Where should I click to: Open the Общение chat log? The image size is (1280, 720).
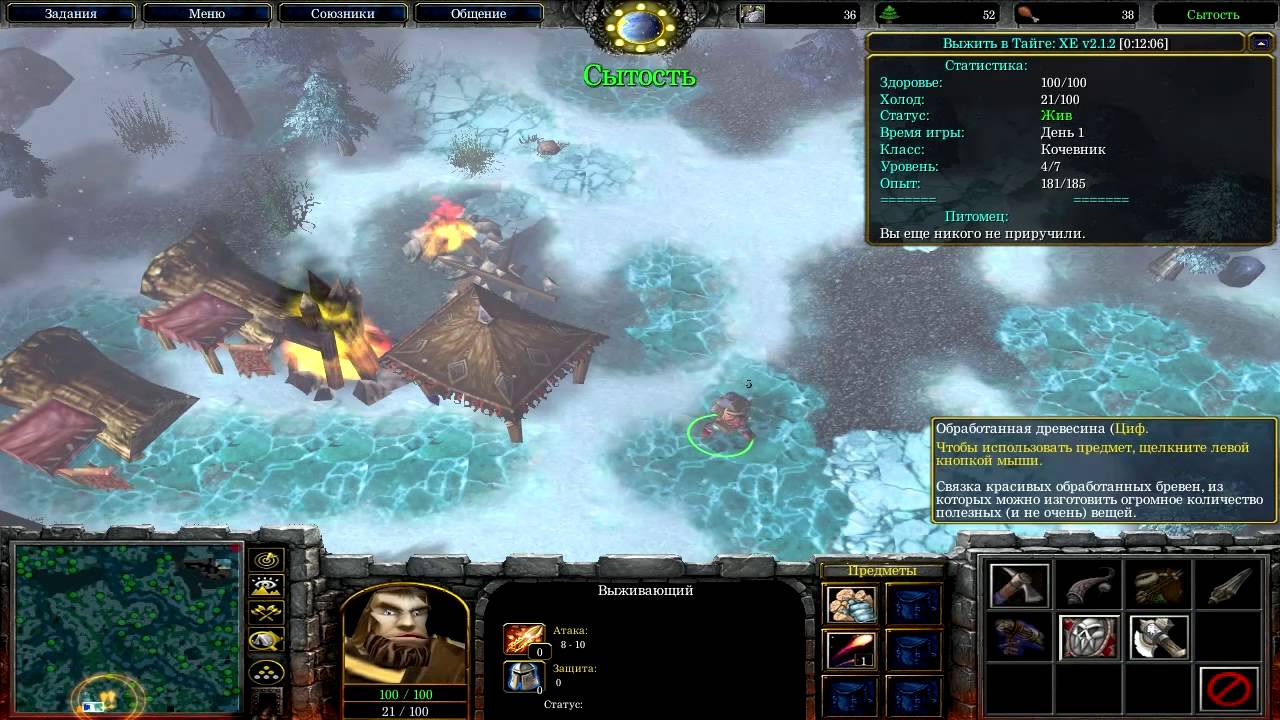click(478, 14)
